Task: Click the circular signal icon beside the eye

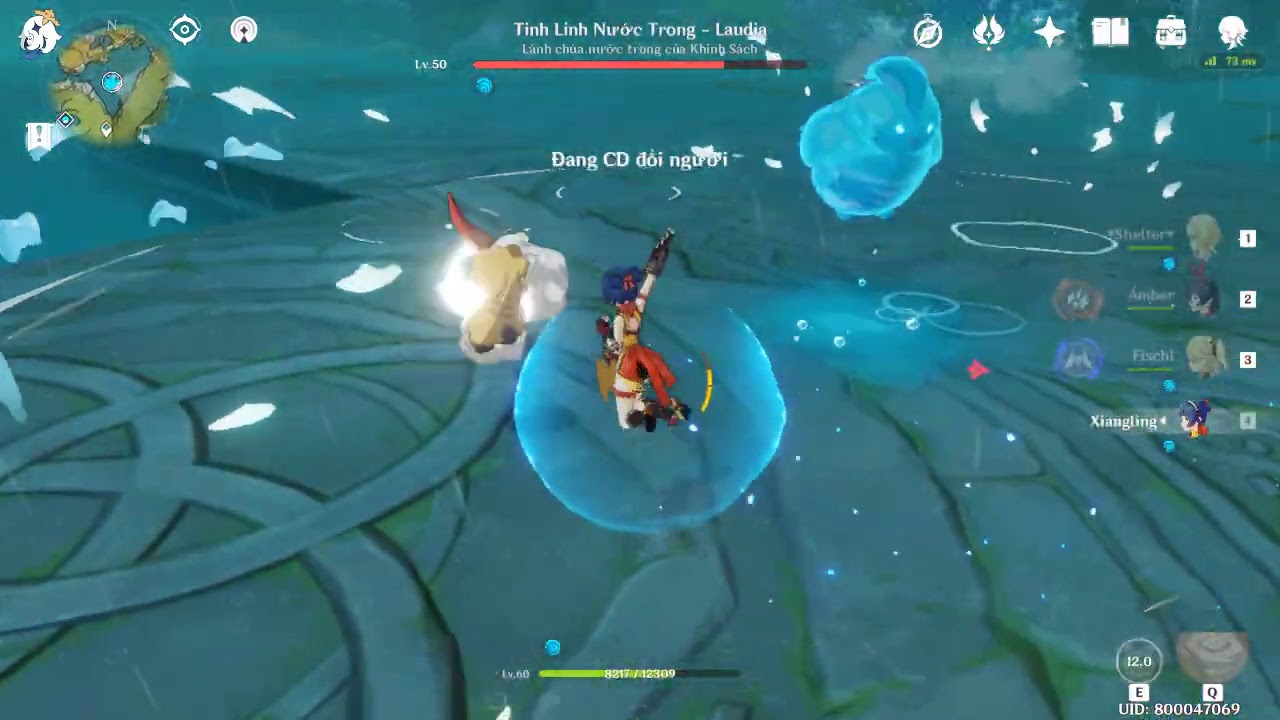Action: coord(244,30)
